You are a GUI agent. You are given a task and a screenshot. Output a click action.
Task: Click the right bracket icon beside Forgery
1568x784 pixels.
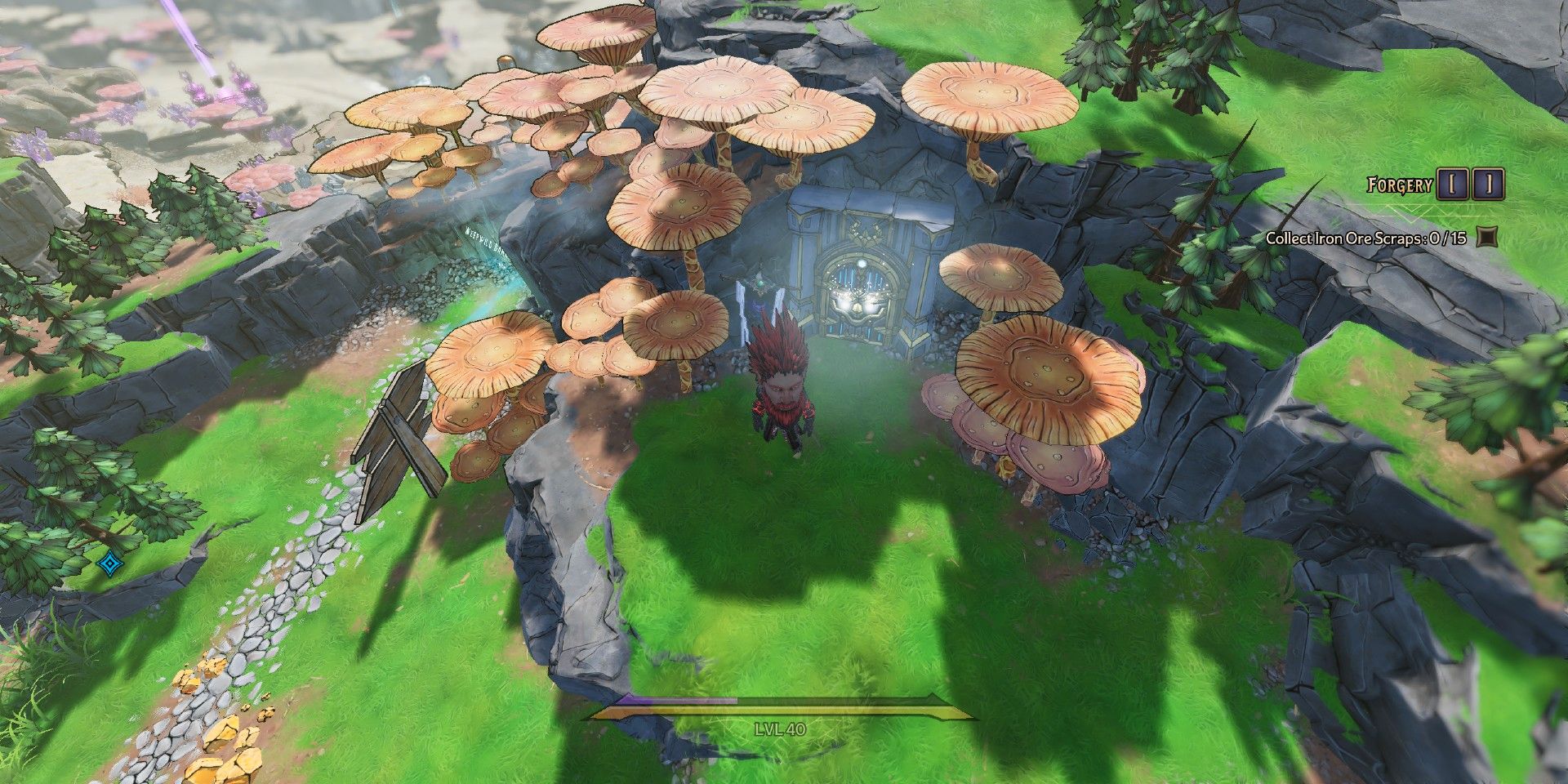pyautogui.click(x=1488, y=184)
